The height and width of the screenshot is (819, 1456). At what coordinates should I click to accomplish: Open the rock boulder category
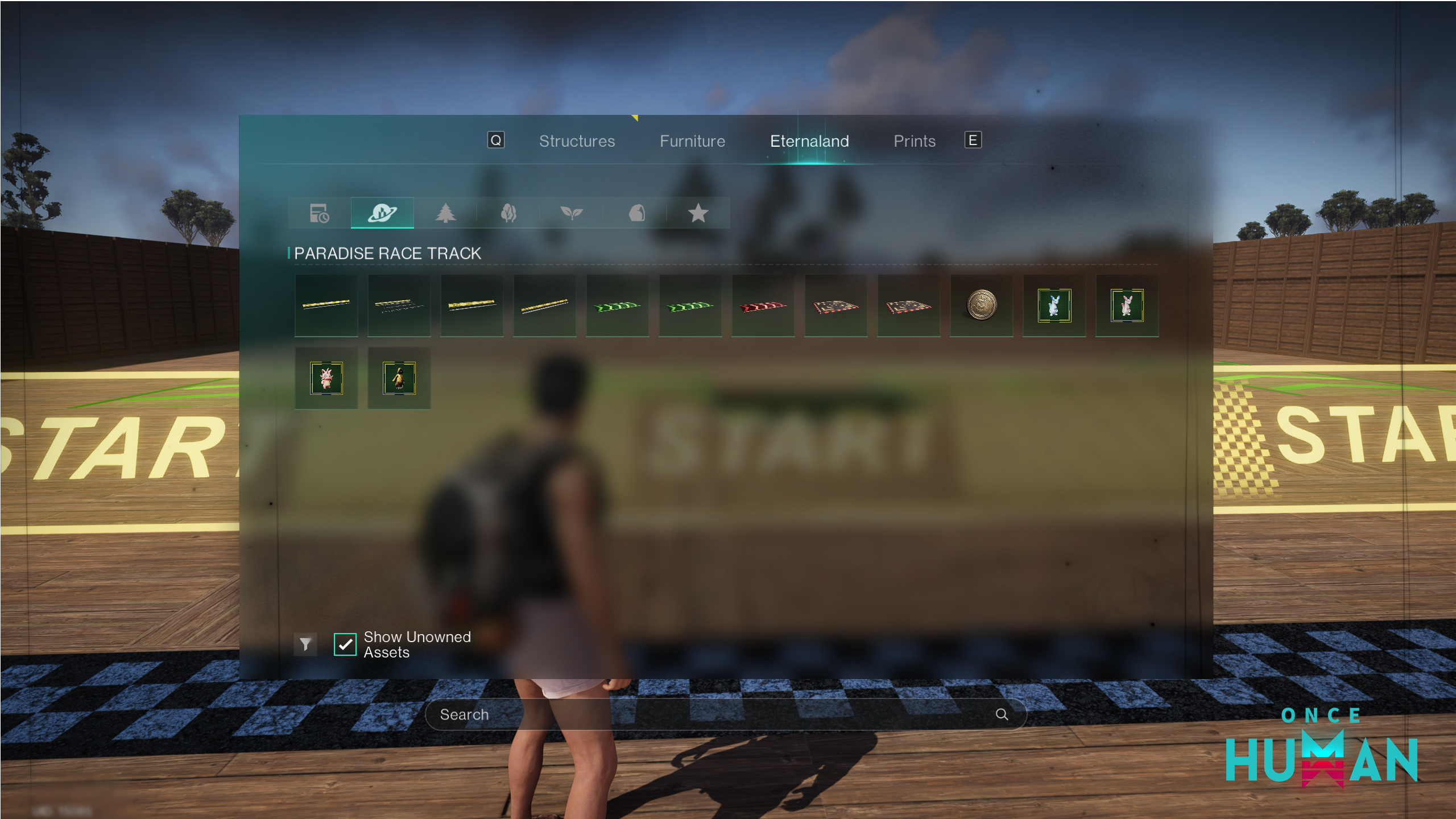pyautogui.click(x=636, y=213)
